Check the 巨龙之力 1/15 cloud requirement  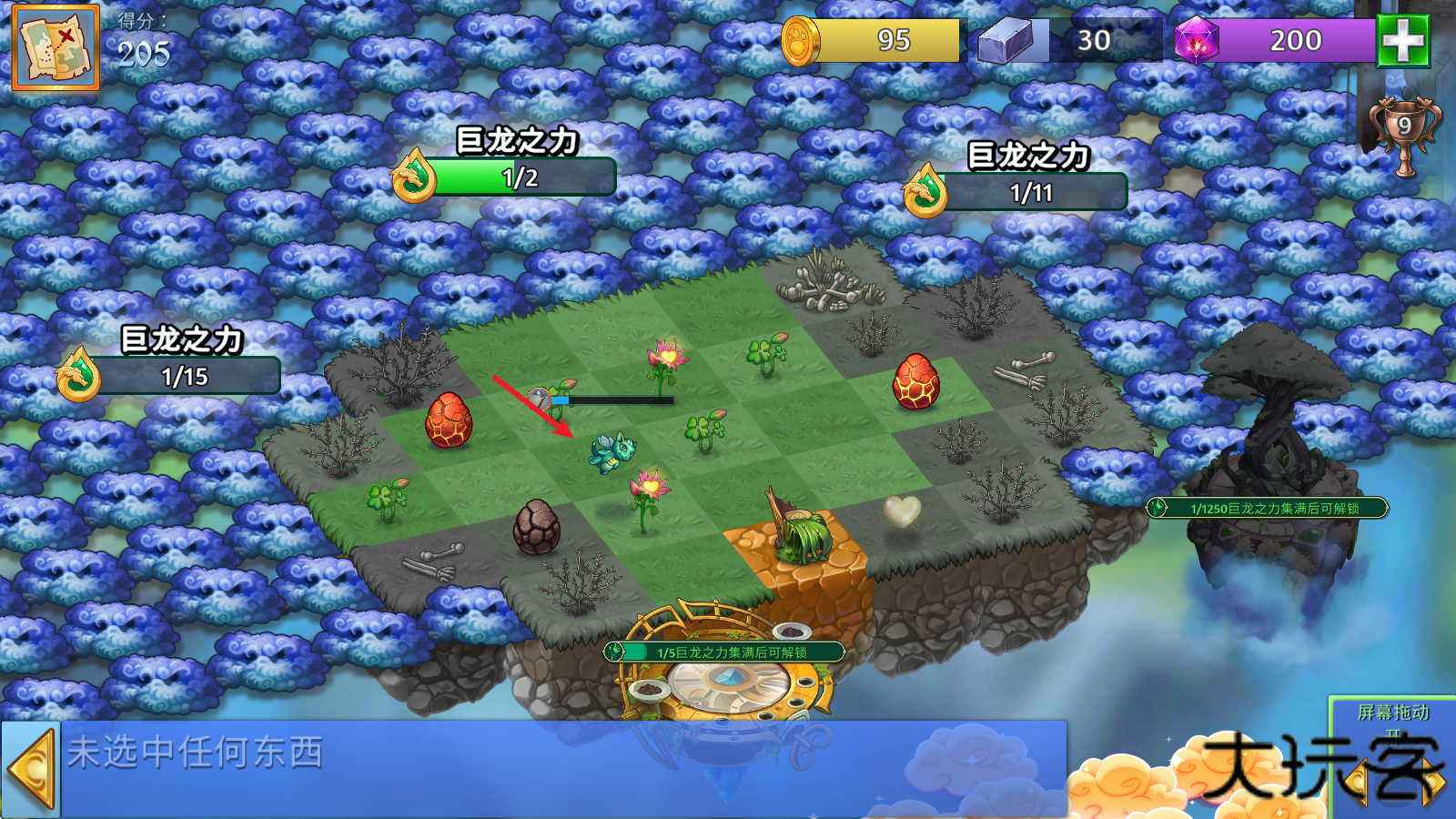tap(184, 376)
